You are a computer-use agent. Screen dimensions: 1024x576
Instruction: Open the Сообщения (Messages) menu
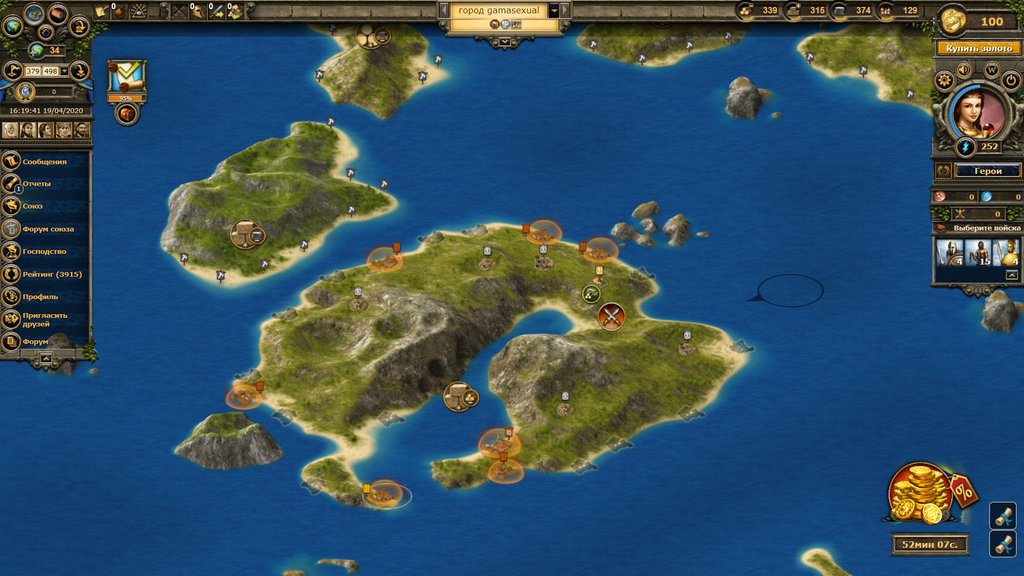(x=45, y=161)
